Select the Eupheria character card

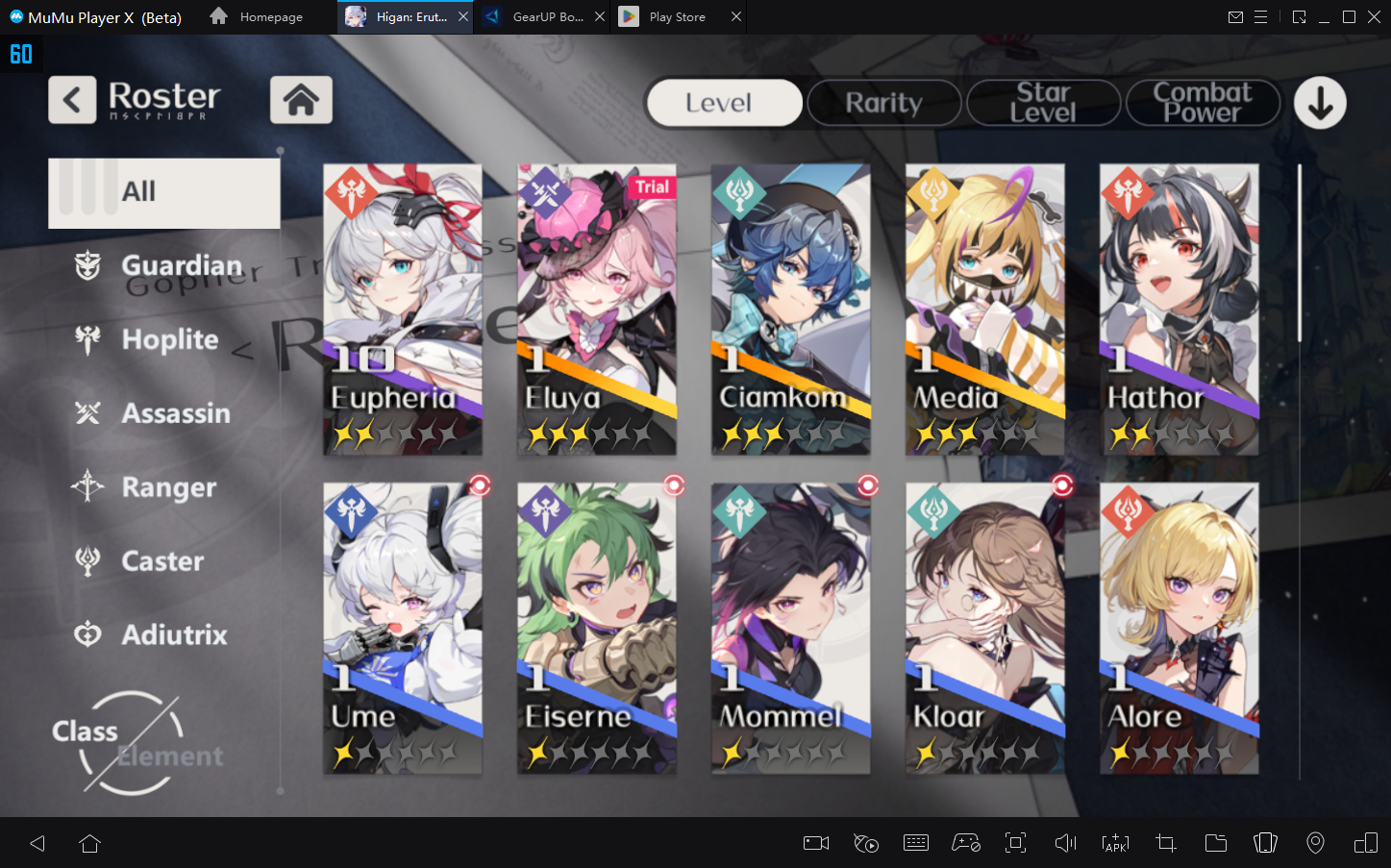click(x=403, y=309)
